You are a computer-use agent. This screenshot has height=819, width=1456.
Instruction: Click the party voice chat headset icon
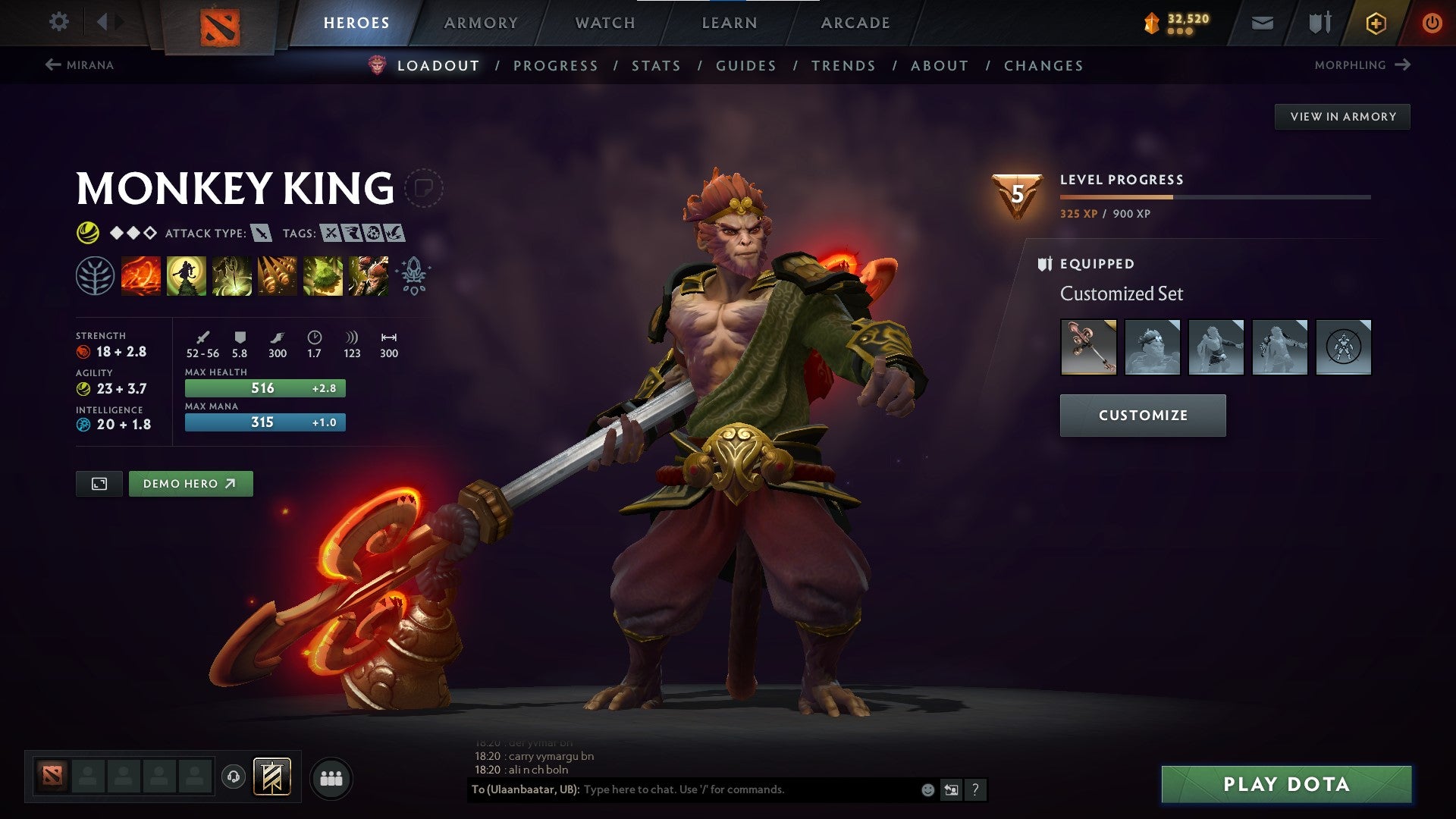(234, 776)
